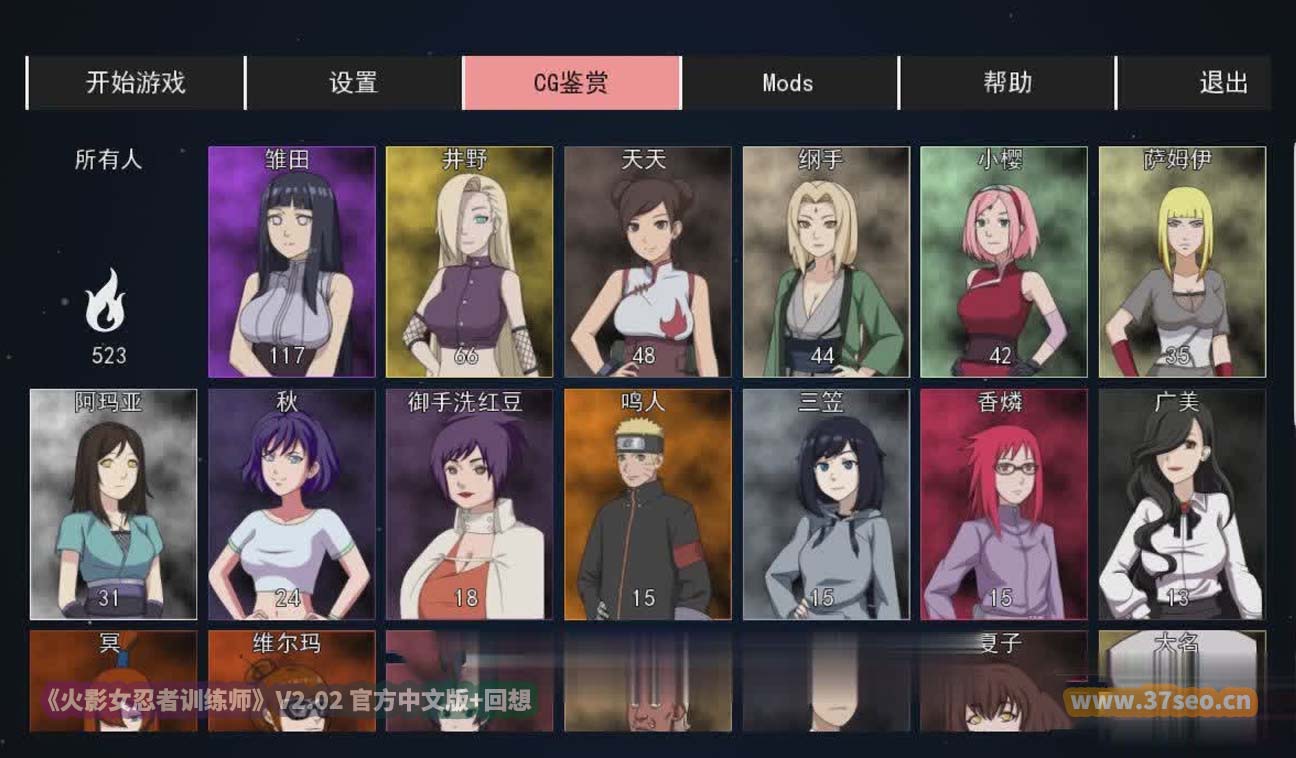Choose the 三笠 character card
Screen dimensions: 1296x758
(x=826, y=504)
